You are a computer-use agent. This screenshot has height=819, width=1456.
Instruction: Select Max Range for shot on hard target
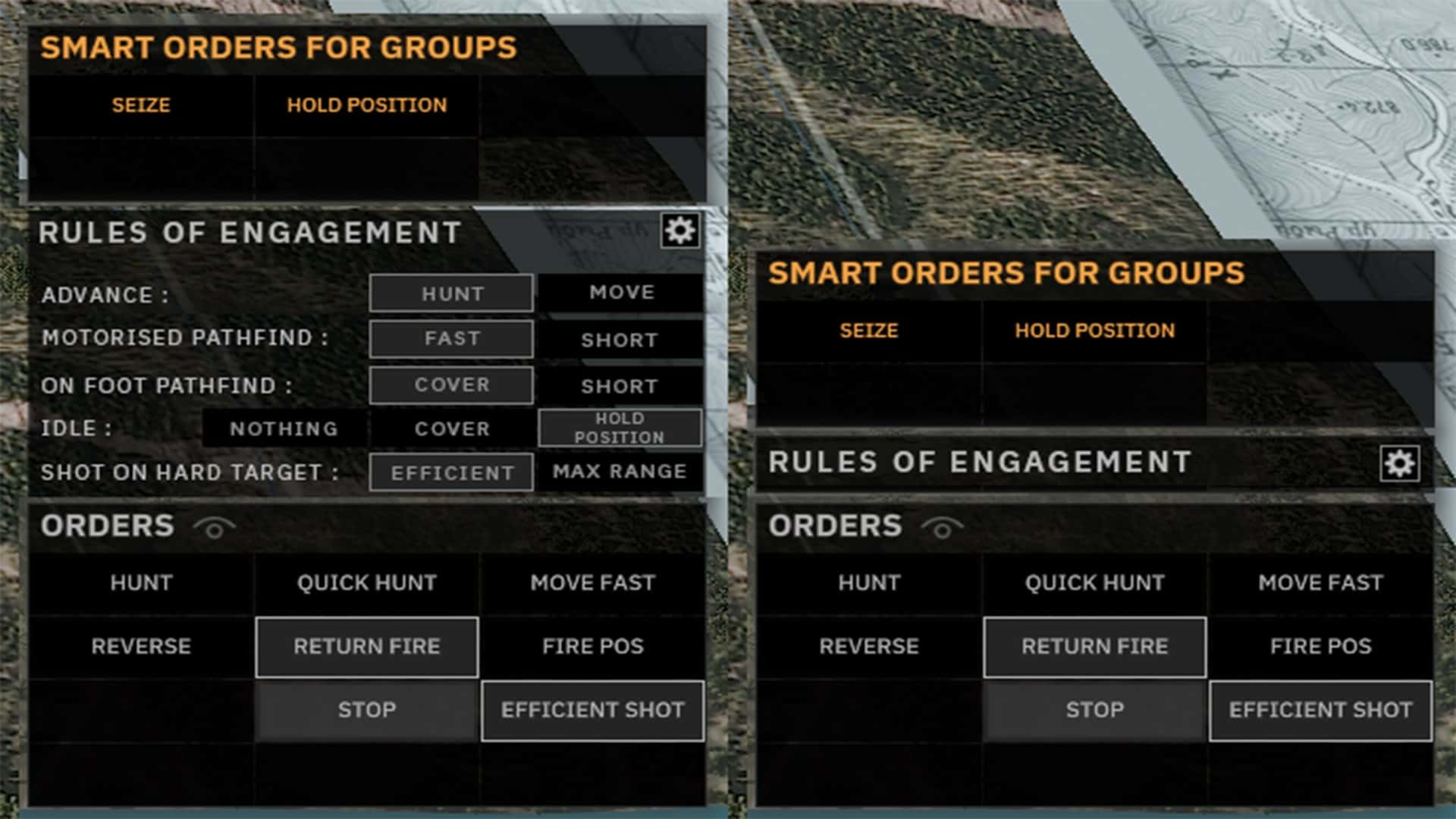[620, 471]
